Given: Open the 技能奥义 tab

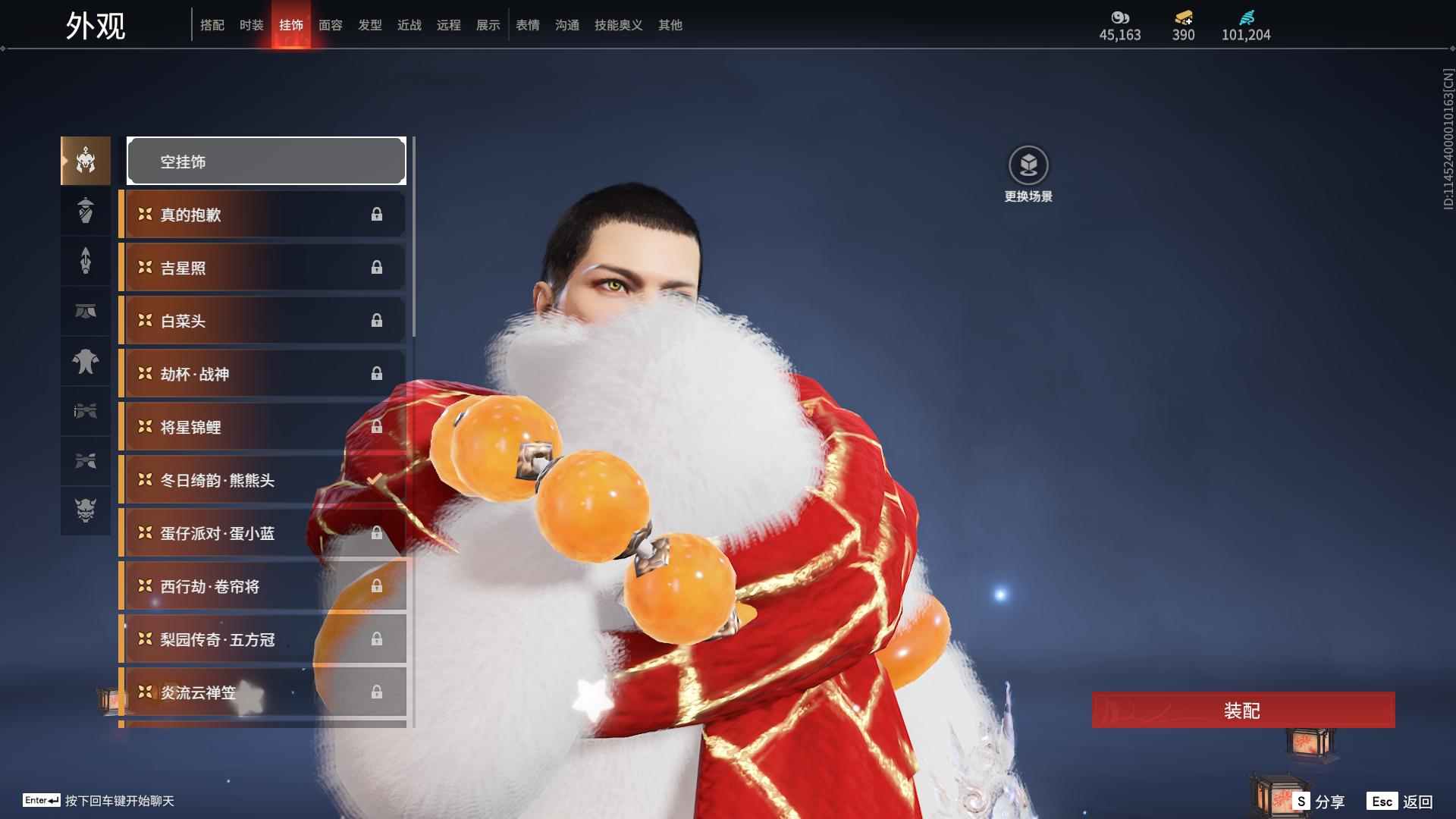Looking at the screenshot, I should [x=618, y=25].
